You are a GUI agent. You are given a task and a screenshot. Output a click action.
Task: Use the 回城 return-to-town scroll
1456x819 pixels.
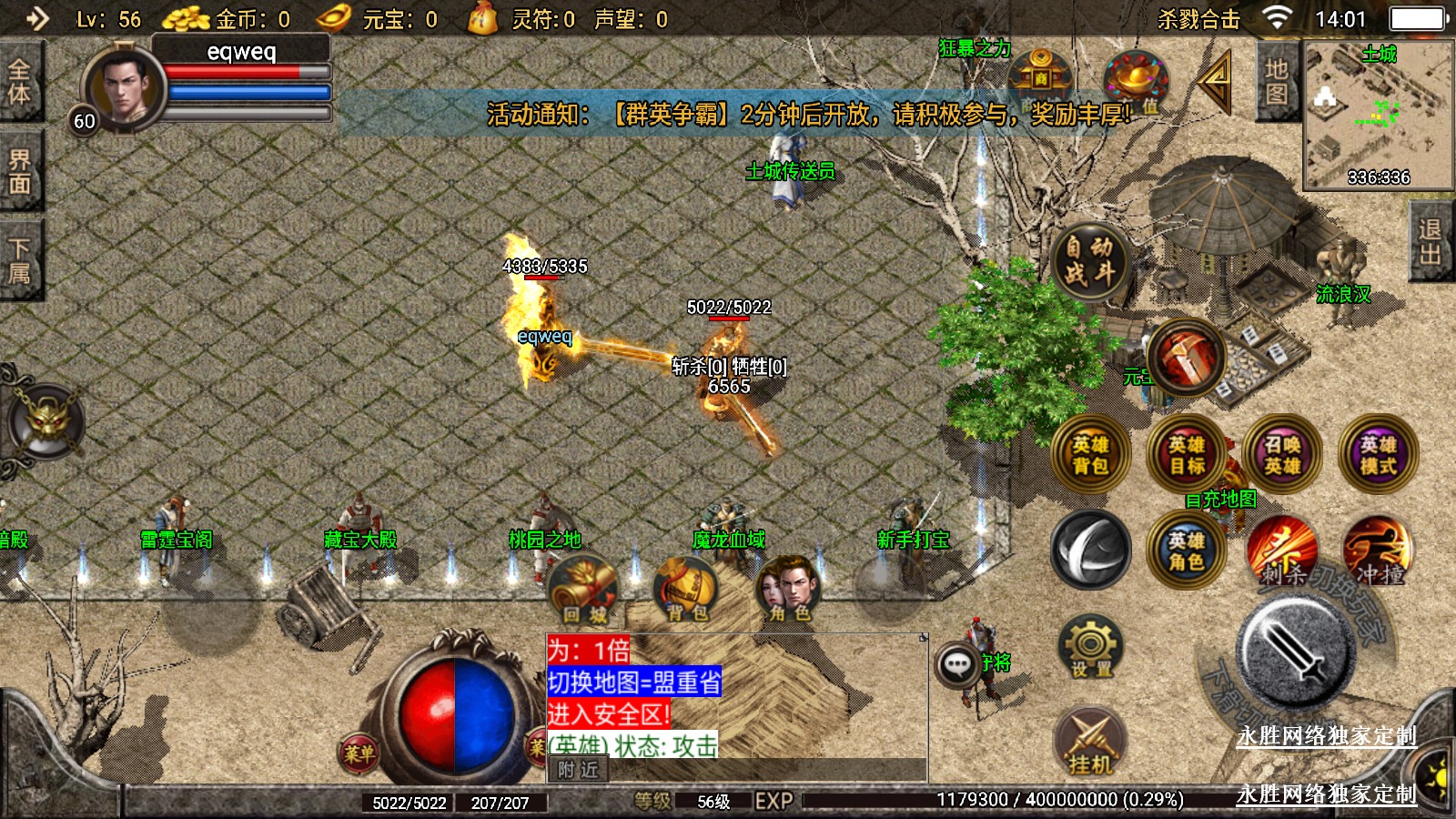pos(584,588)
